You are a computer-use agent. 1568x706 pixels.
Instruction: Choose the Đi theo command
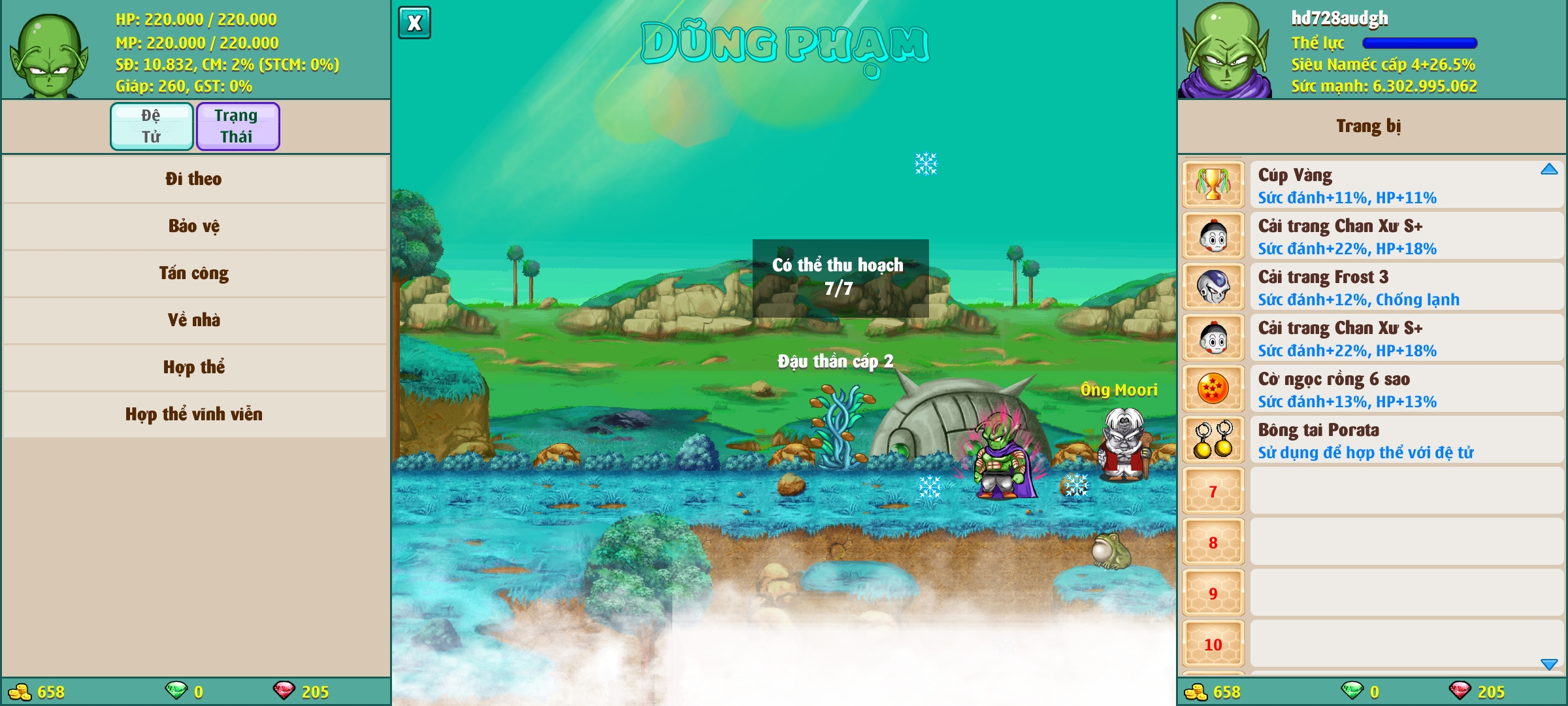[x=194, y=179]
